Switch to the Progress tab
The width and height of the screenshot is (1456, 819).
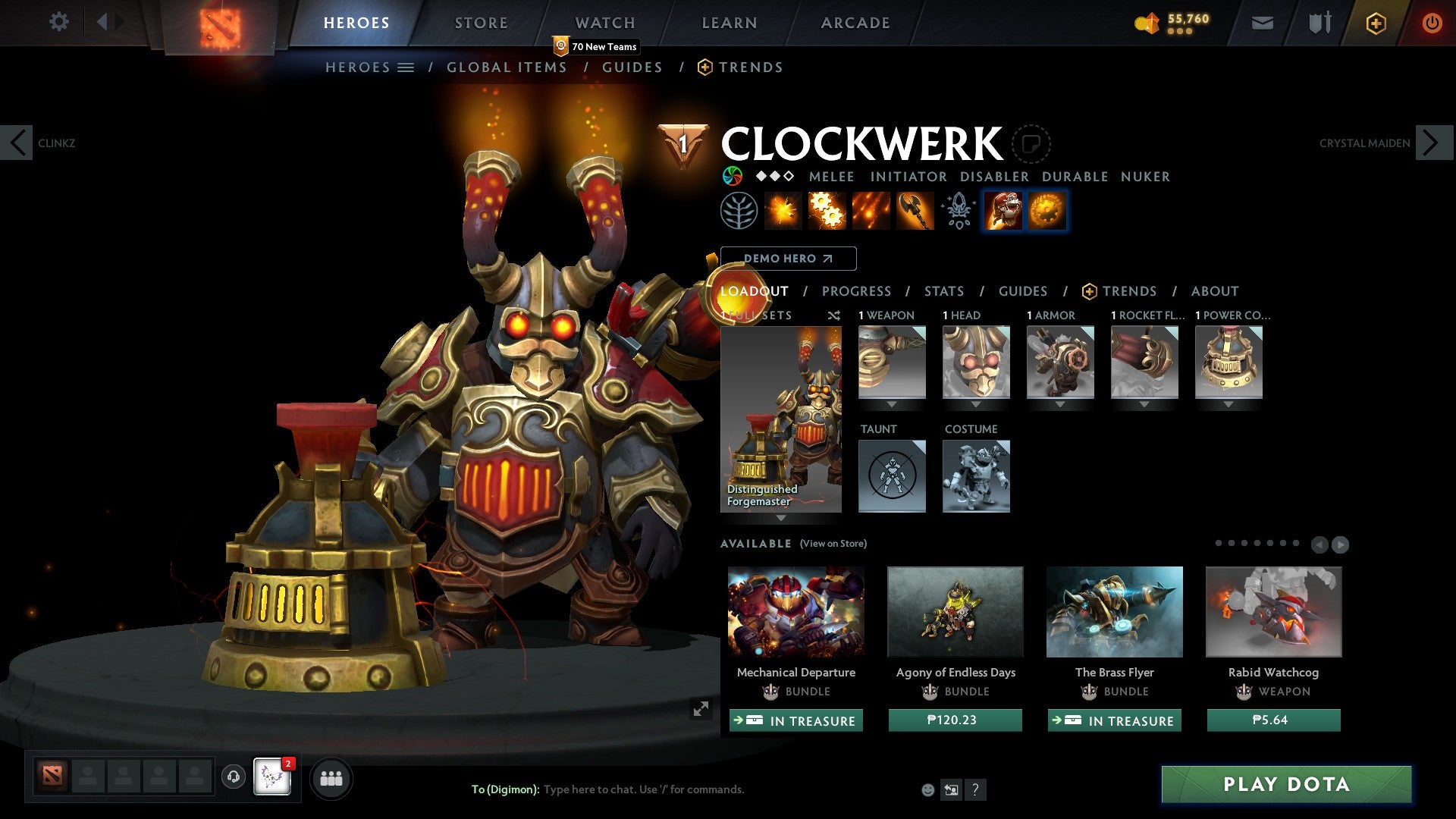pyautogui.click(x=856, y=291)
